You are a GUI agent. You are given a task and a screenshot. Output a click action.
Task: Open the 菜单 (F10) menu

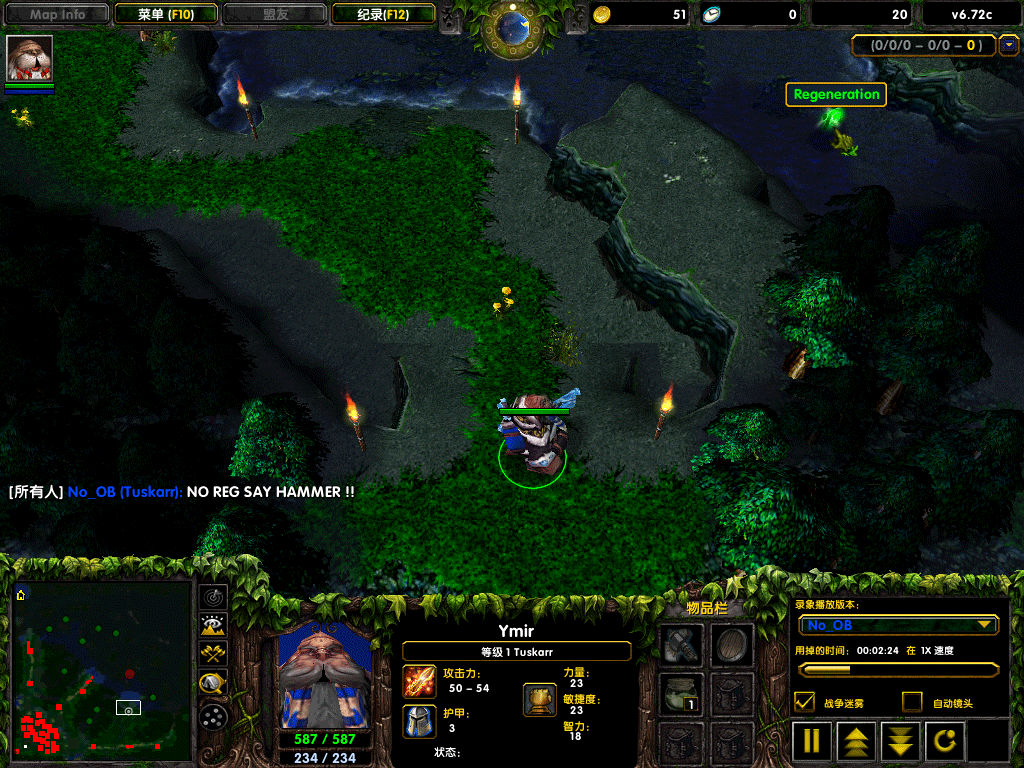point(166,14)
